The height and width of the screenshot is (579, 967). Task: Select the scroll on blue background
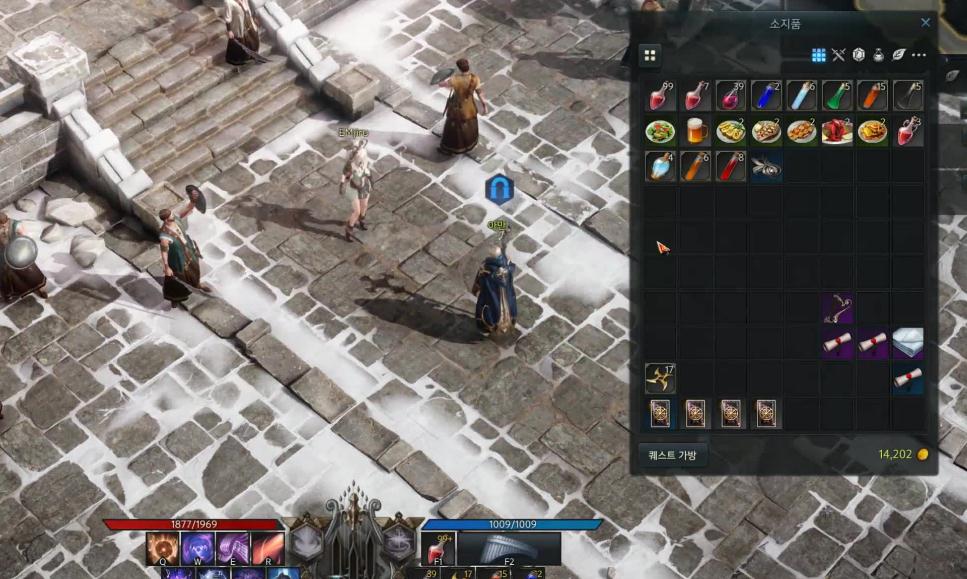pos(907,378)
